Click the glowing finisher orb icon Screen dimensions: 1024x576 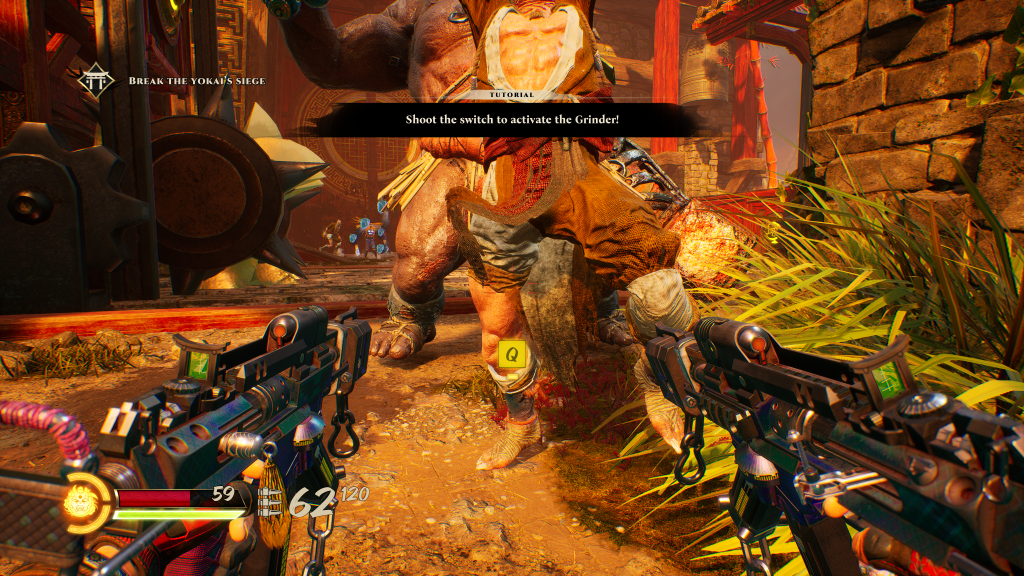click(x=79, y=502)
